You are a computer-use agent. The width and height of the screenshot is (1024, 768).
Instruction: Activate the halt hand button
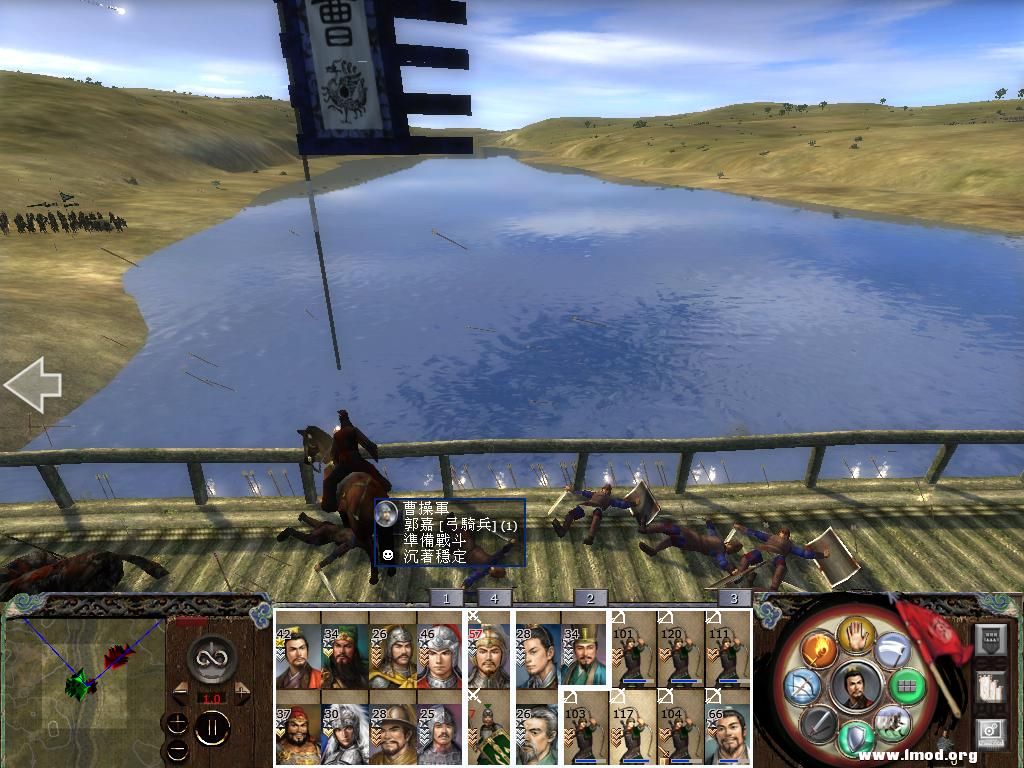coord(856,635)
